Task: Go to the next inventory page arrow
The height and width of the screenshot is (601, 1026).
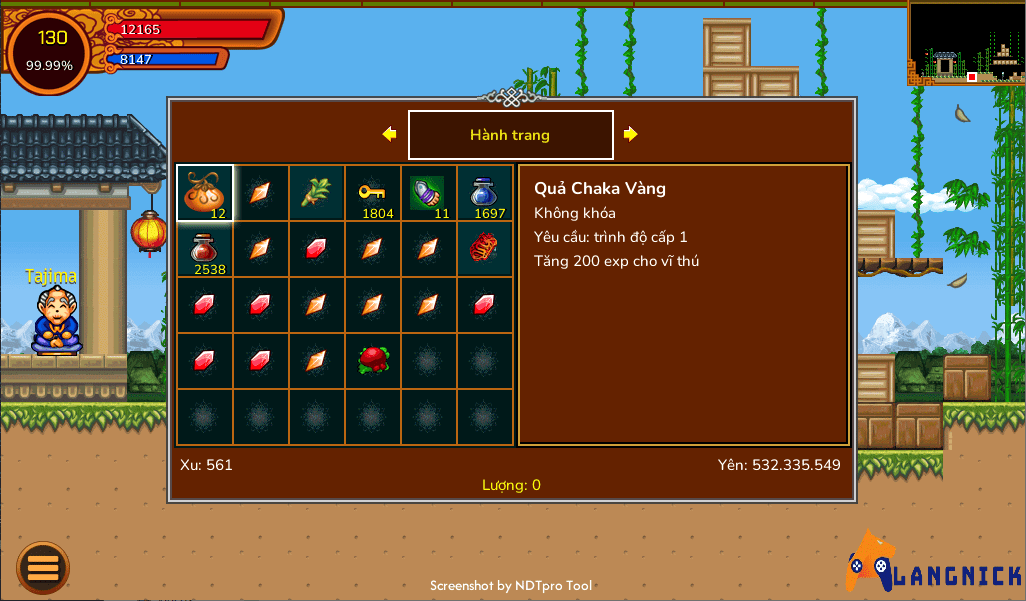Action: pyautogui.click(x=631, y=134)
